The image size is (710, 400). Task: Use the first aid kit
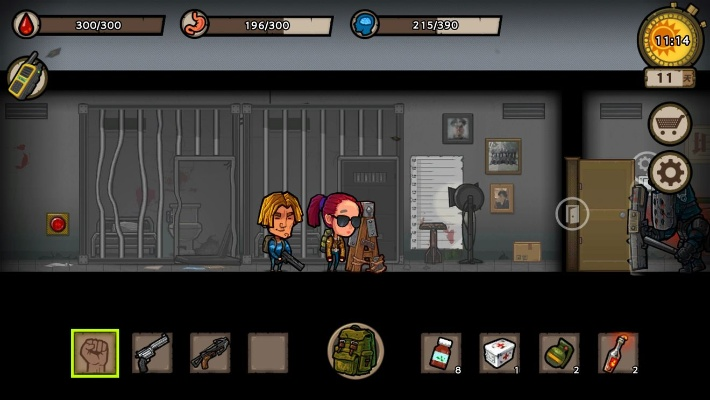(500, 353)
